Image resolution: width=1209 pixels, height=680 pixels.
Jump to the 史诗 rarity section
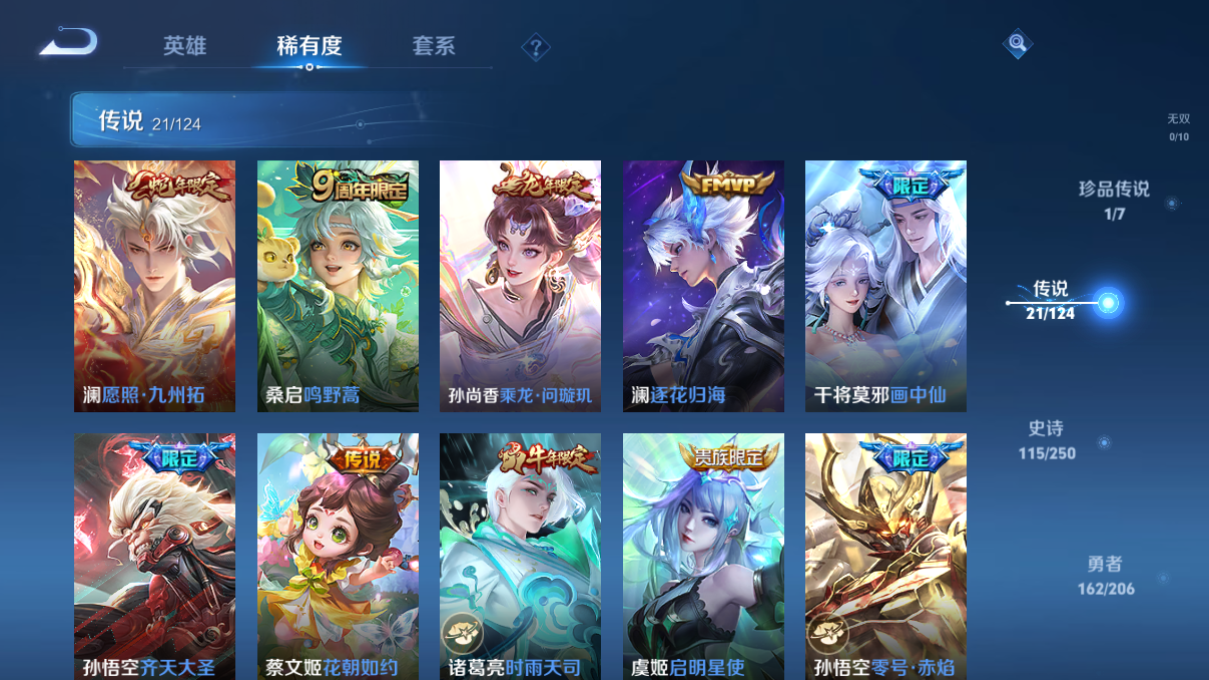(1047, 440)
